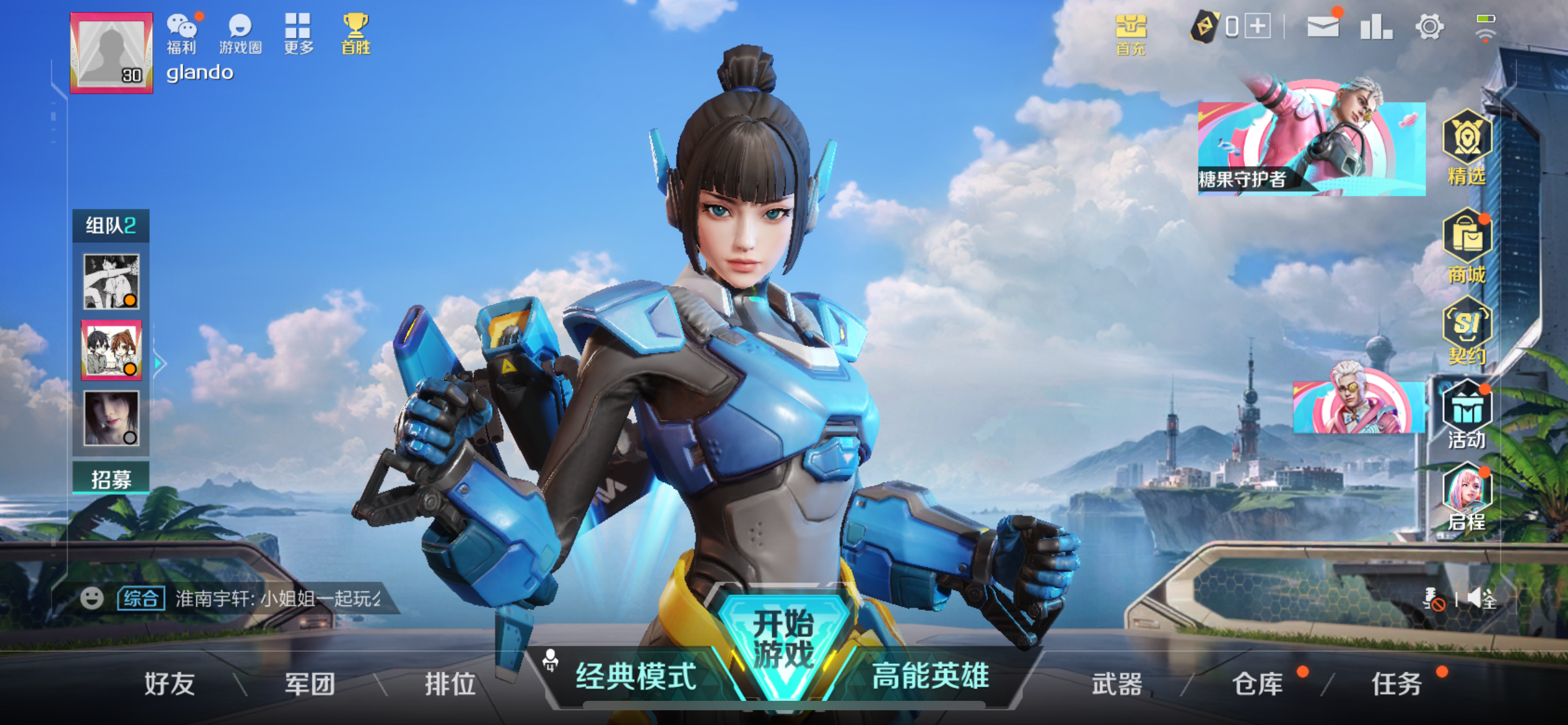
Task: Open the emoji picker in the chat bar
Action: [92, 597]
